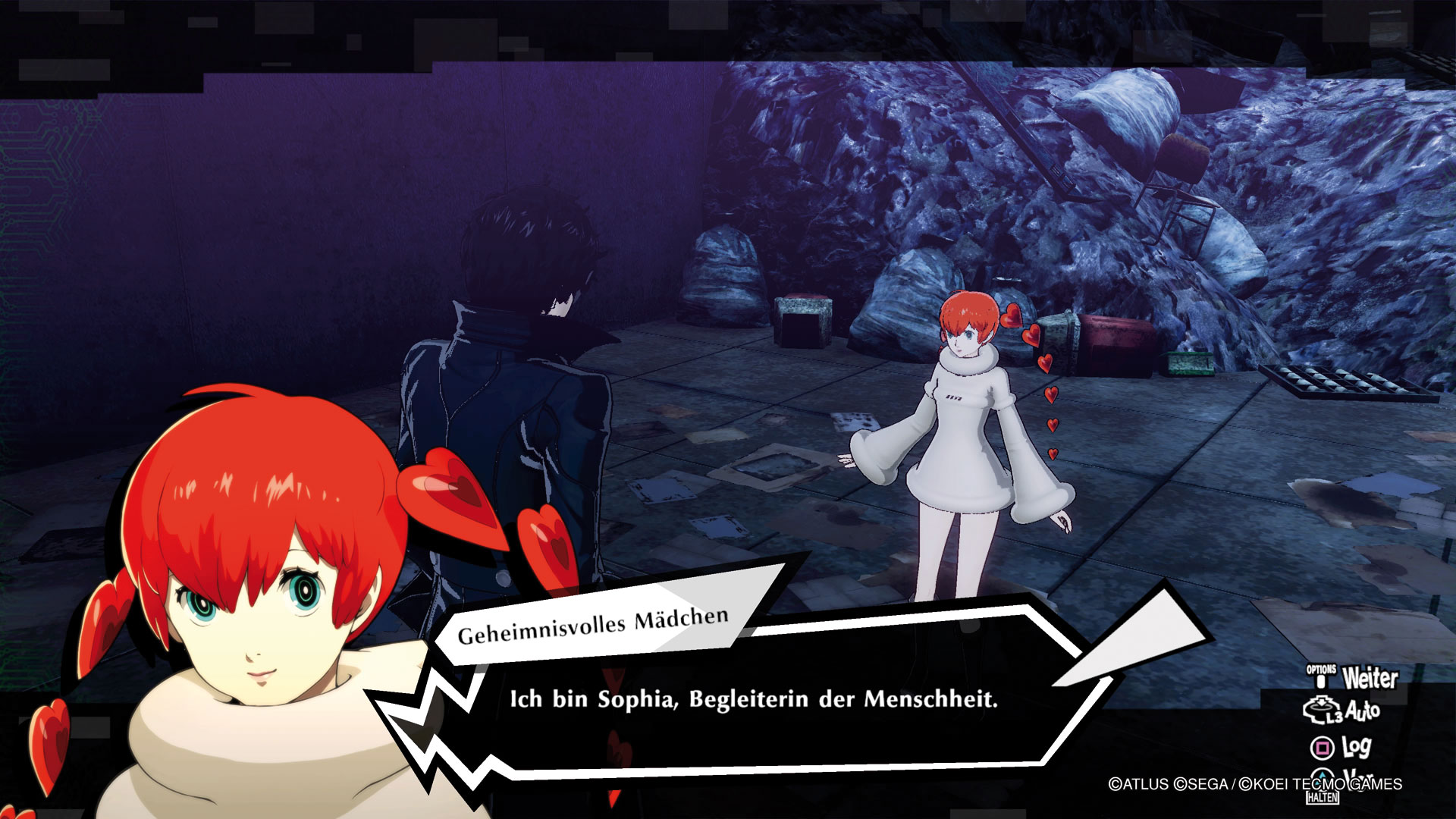Toggle Auto dialogue advance
Screen dimensions: 1456x819
pyautogui.click(x=1360, y=711)
